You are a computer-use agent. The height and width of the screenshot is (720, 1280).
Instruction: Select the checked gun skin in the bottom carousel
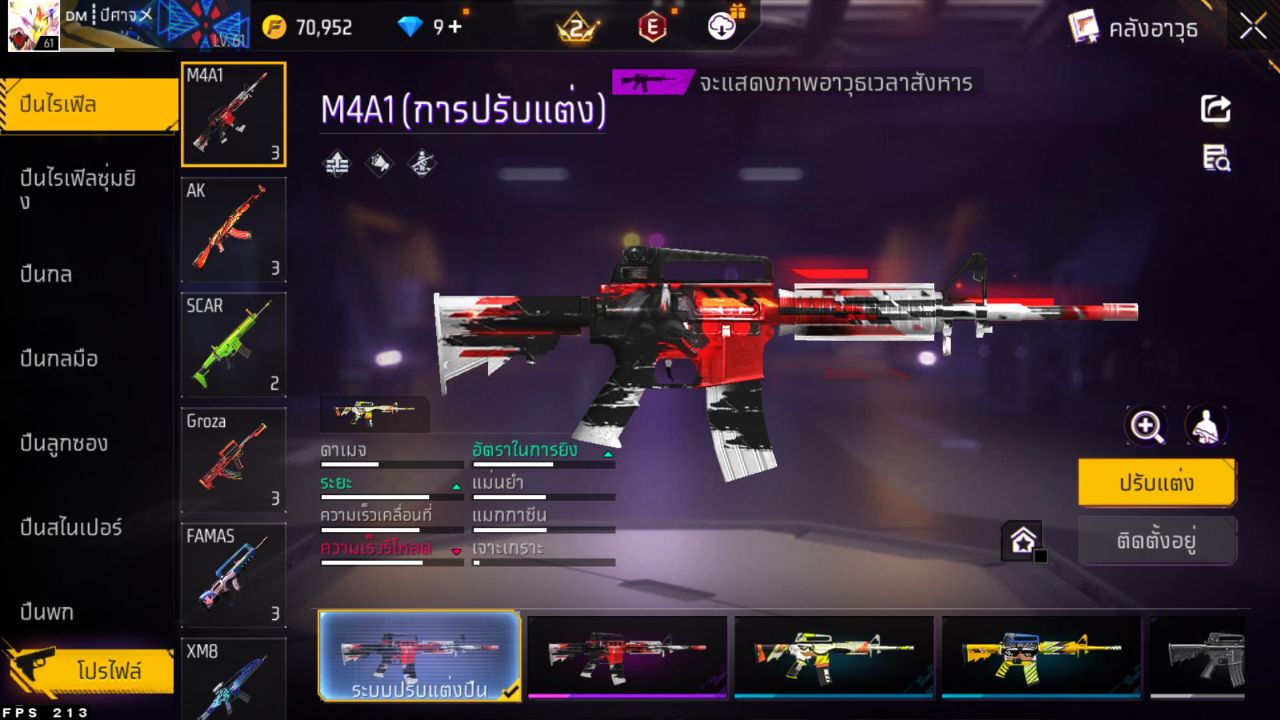(x=420, y=655)
